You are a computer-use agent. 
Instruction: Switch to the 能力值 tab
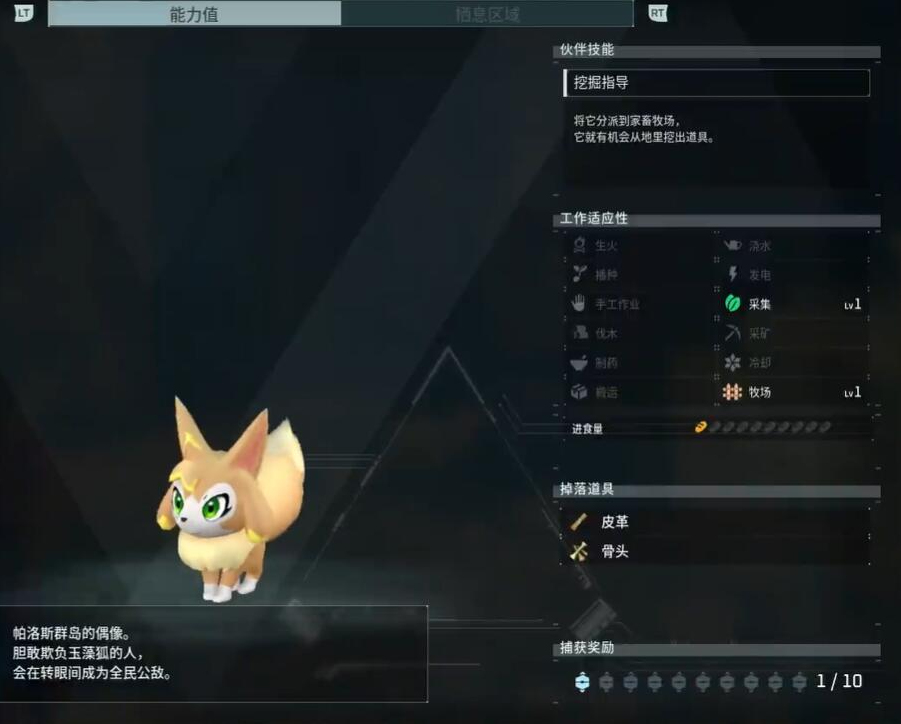[195, 14]
